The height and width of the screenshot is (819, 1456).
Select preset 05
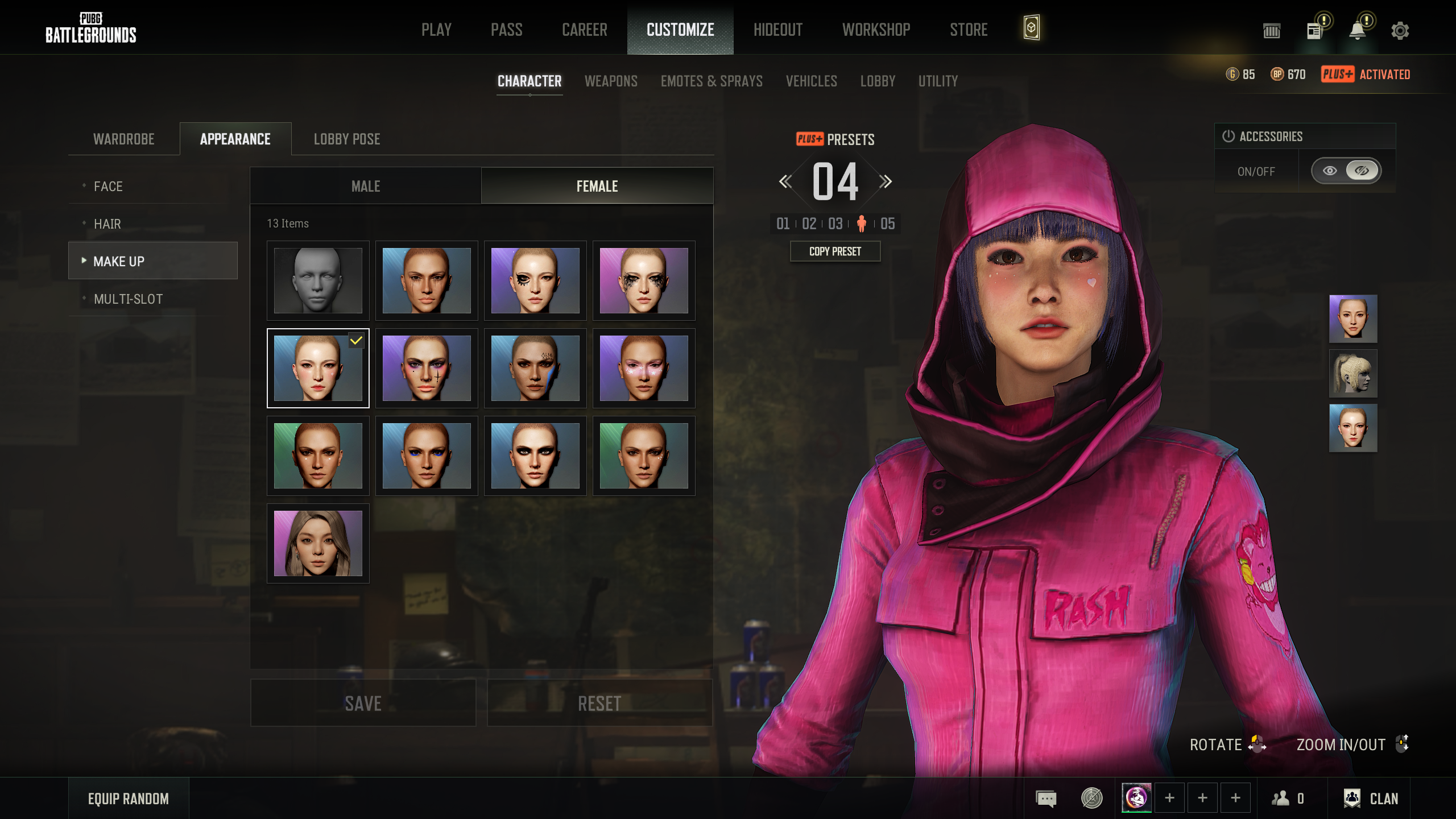(888, 224)
